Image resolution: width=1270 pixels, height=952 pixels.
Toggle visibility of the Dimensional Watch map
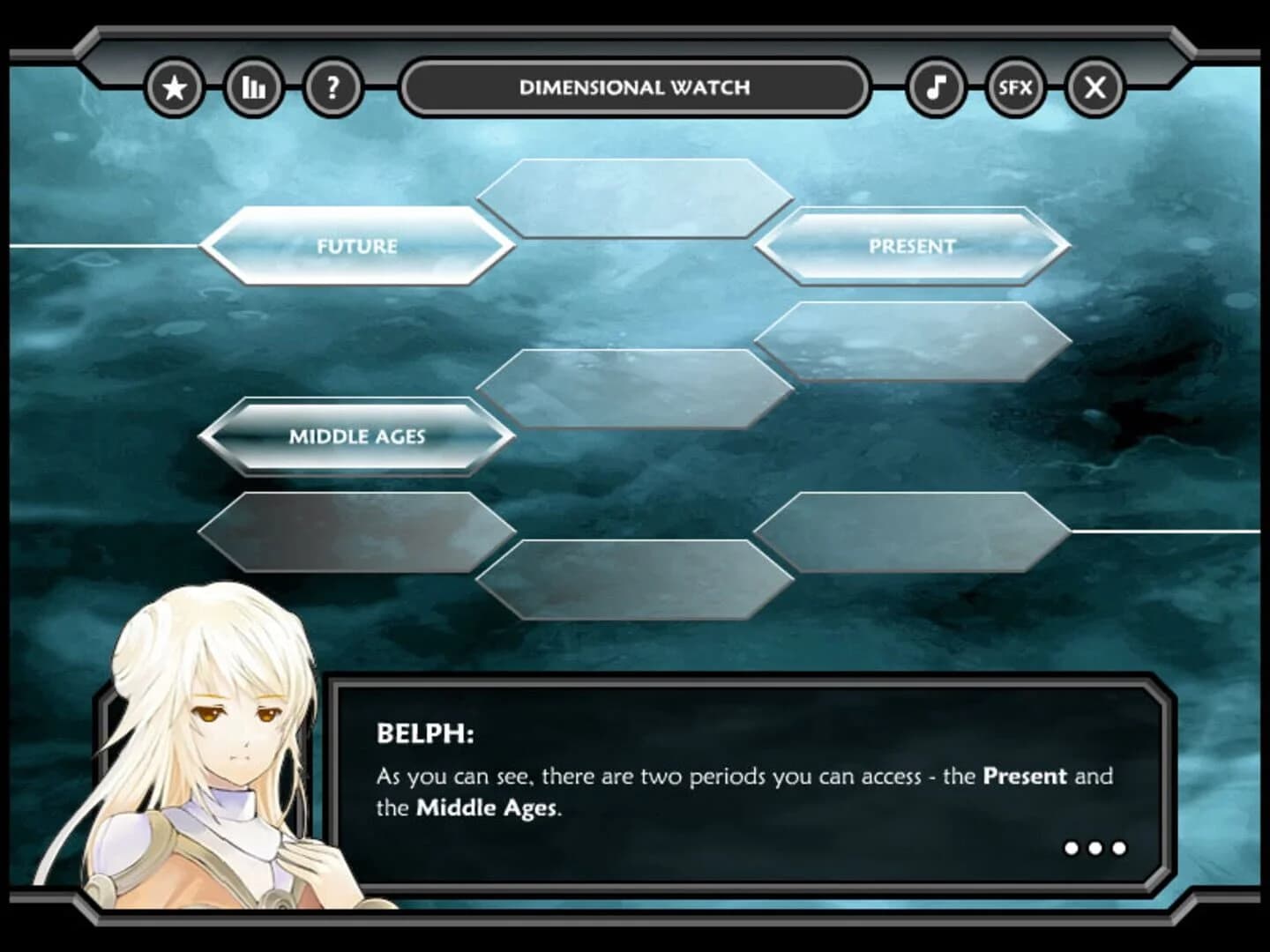click(x=1094, y=86)
